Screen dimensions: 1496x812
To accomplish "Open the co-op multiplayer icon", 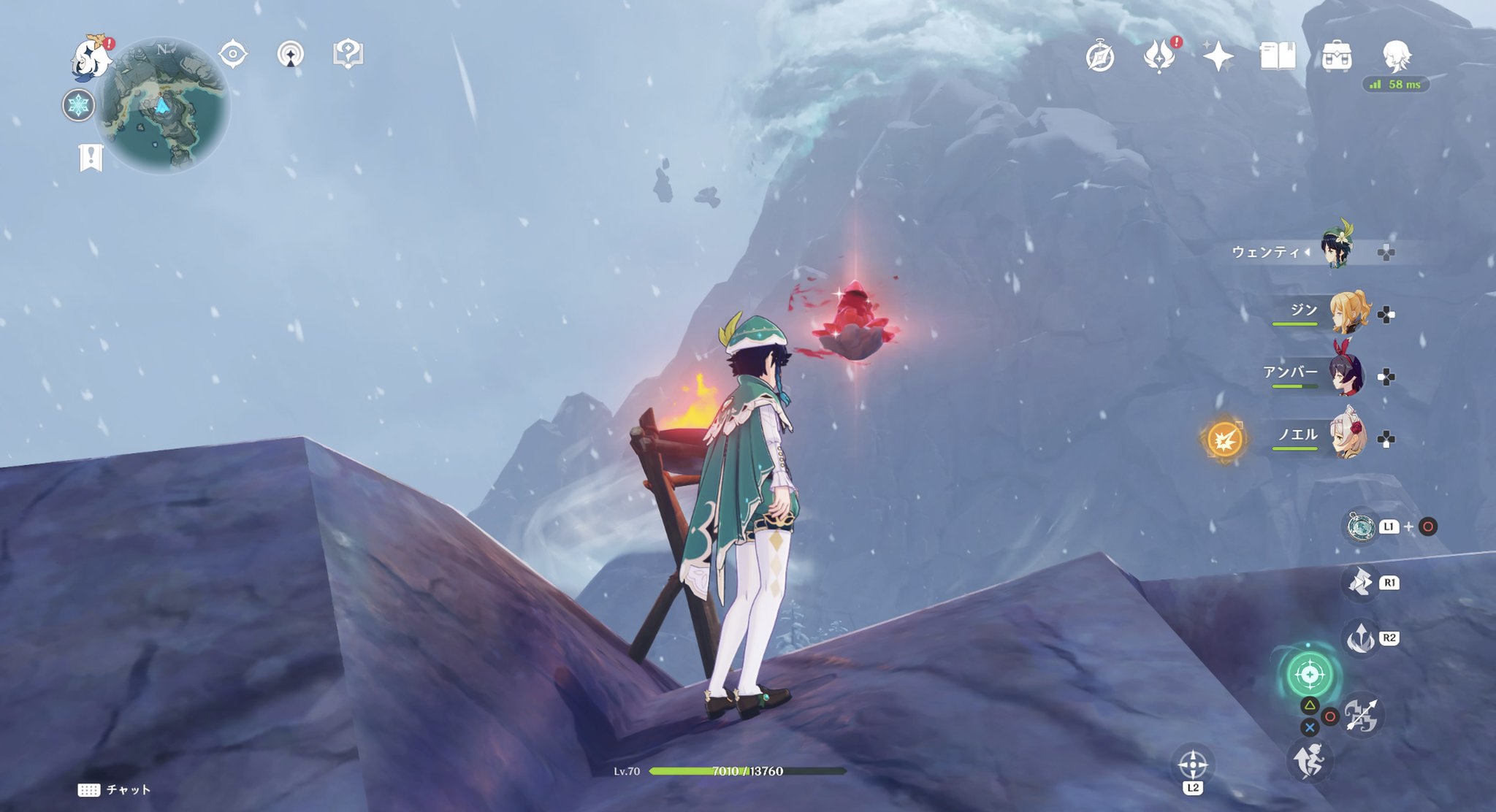I will (x=291, y=54).
